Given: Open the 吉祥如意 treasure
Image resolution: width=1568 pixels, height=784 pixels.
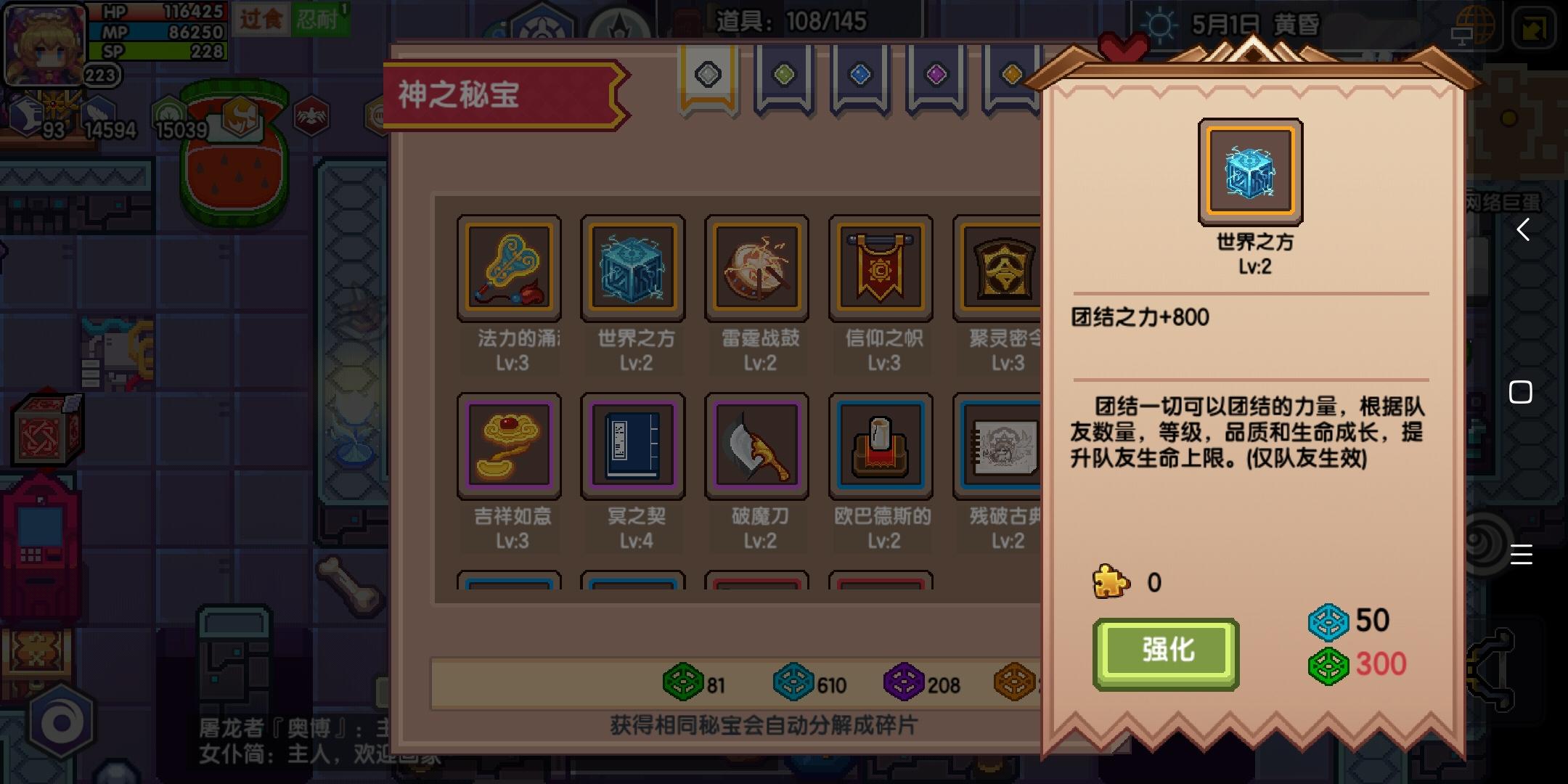Looking at the screenshot, I should 510,446.
